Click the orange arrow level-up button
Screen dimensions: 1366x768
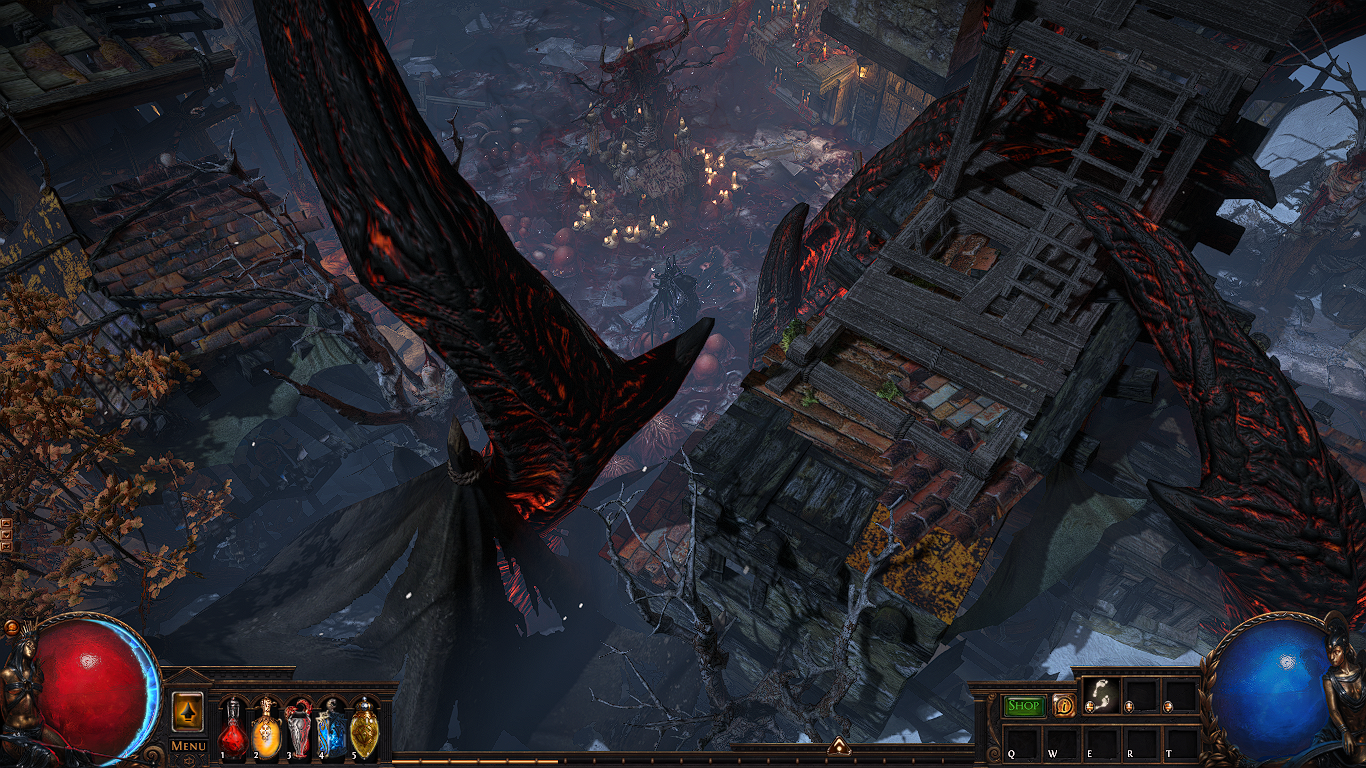point(188,711)
